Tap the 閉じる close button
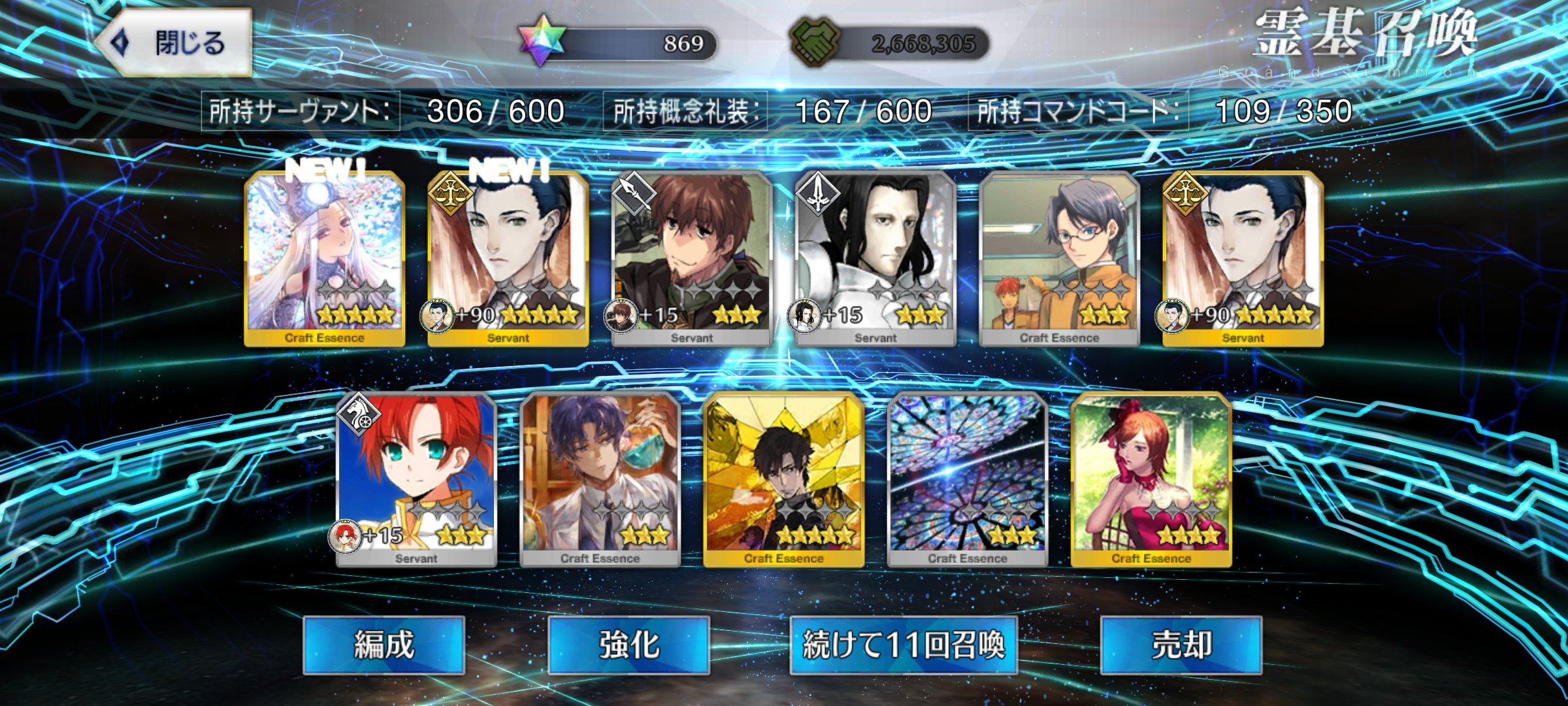The width and height of the screenshot is (1568, 706). tap(183, 39)
